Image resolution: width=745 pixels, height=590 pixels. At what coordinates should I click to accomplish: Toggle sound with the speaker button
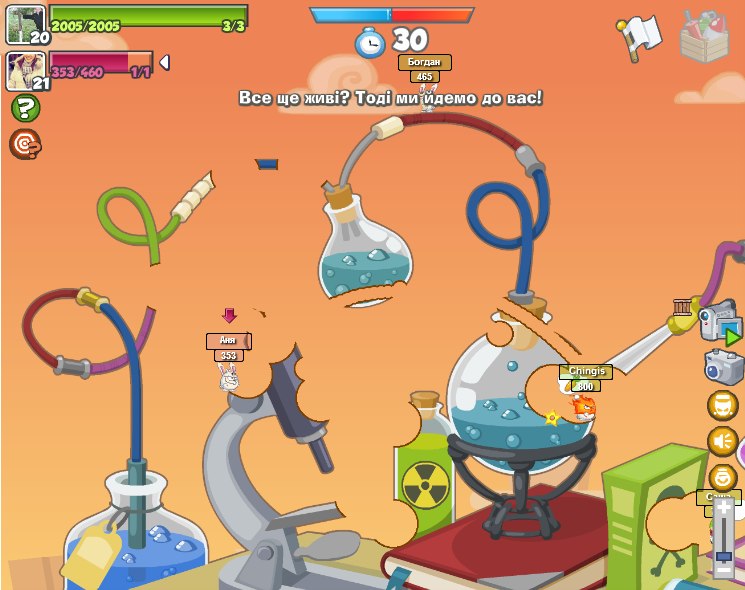(722, 441)
